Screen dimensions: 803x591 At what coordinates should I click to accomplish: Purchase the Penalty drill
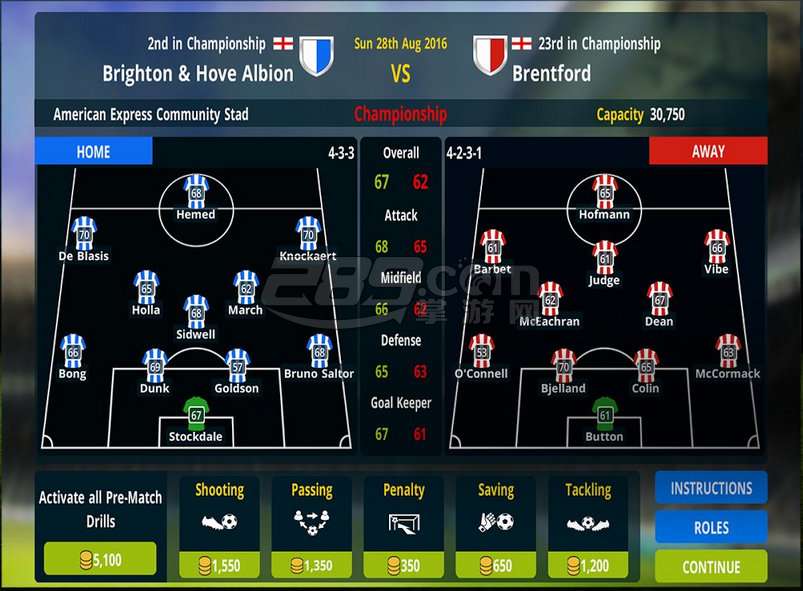tap(404, 565)
